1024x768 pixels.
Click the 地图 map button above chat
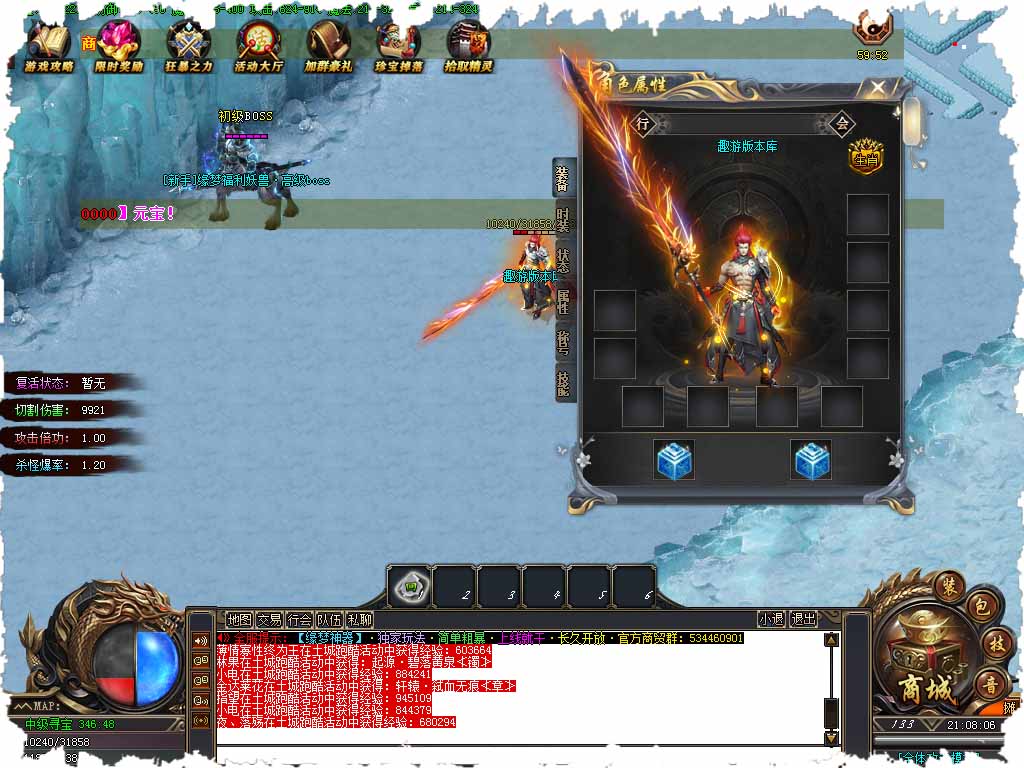pos(239,620)
